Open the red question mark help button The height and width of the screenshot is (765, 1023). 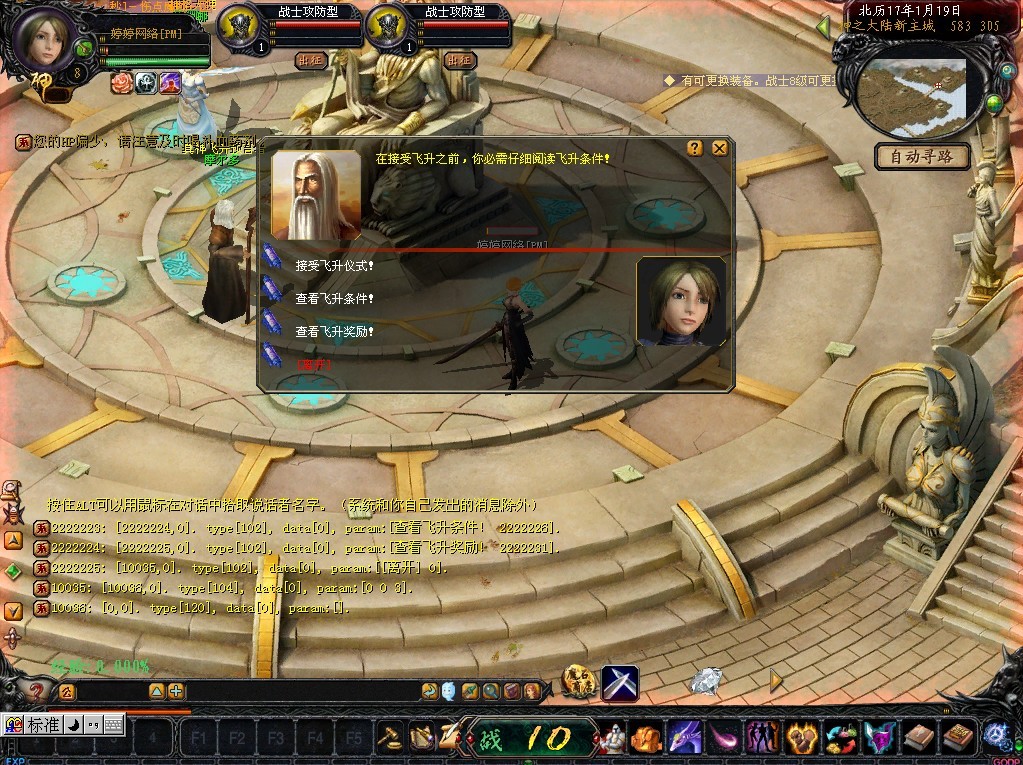point(36,691)
